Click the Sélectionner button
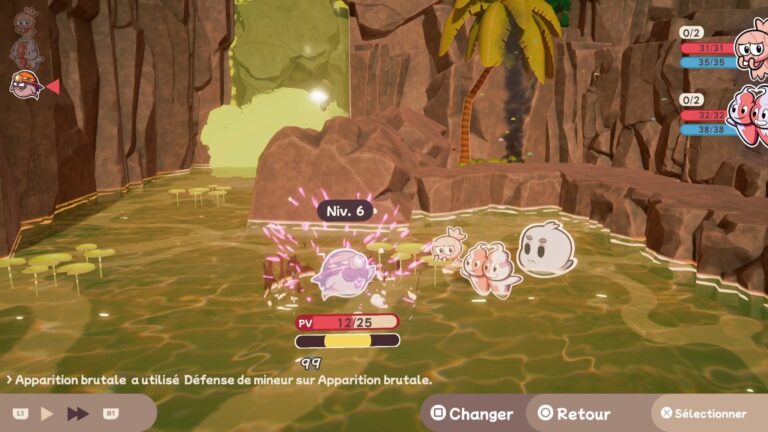The height and width of the screenshot is (432, 768). coord(702,413)
